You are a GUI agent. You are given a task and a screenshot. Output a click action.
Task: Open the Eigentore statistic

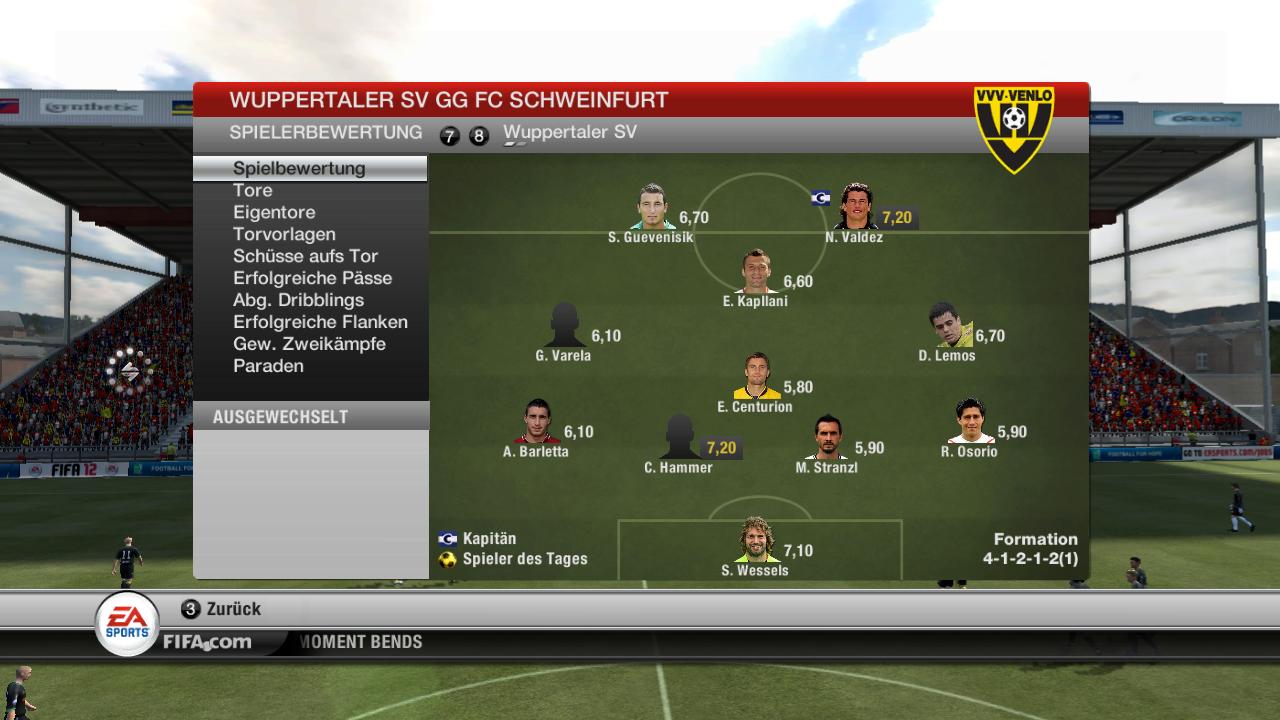[274, 212]
